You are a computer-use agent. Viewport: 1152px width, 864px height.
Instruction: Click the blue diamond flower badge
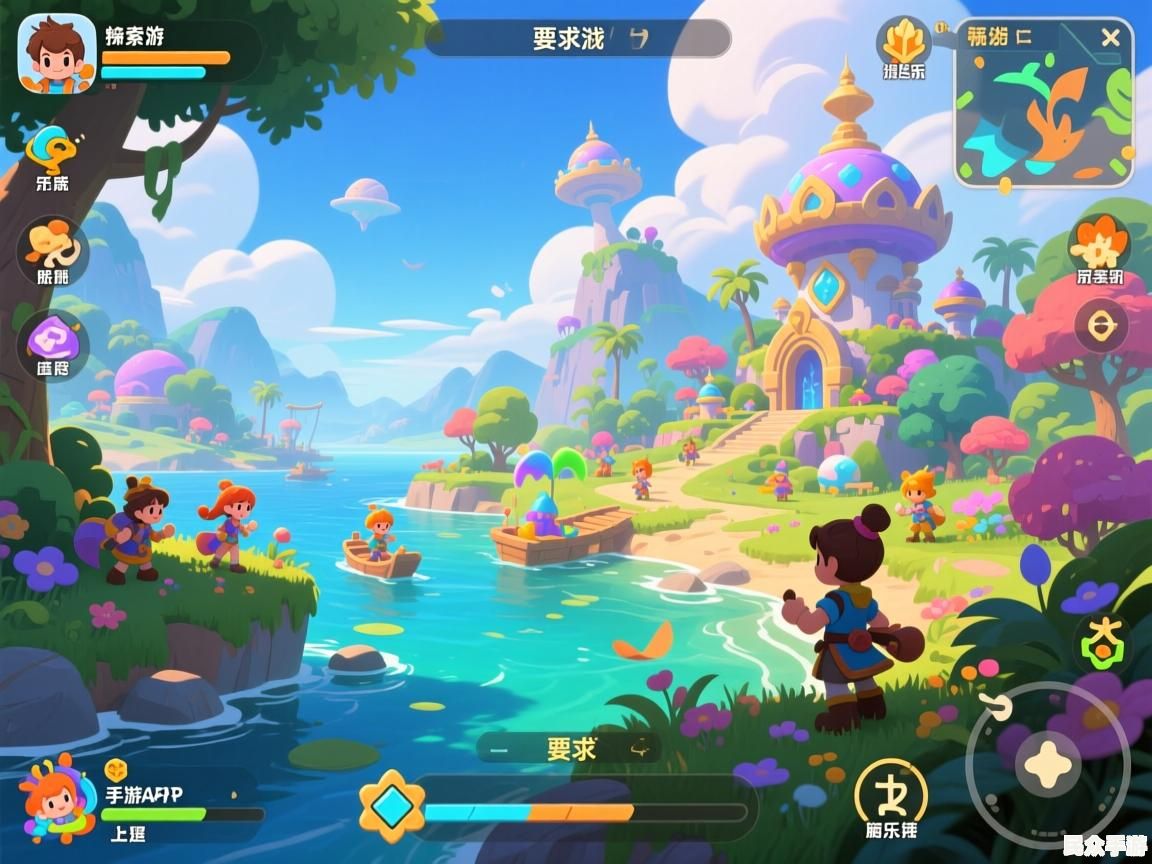(392, 805)
